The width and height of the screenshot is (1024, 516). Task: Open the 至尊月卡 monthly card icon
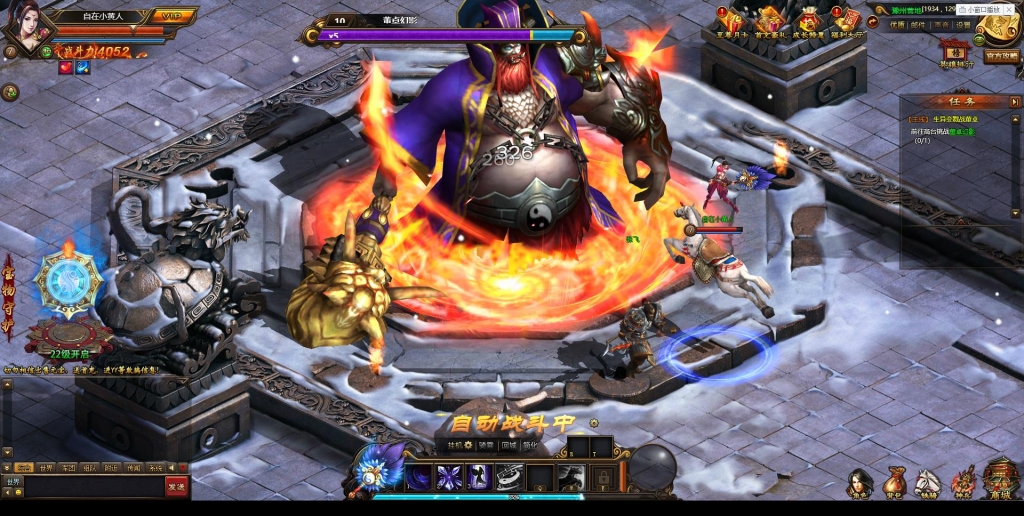tap(731, 22)
